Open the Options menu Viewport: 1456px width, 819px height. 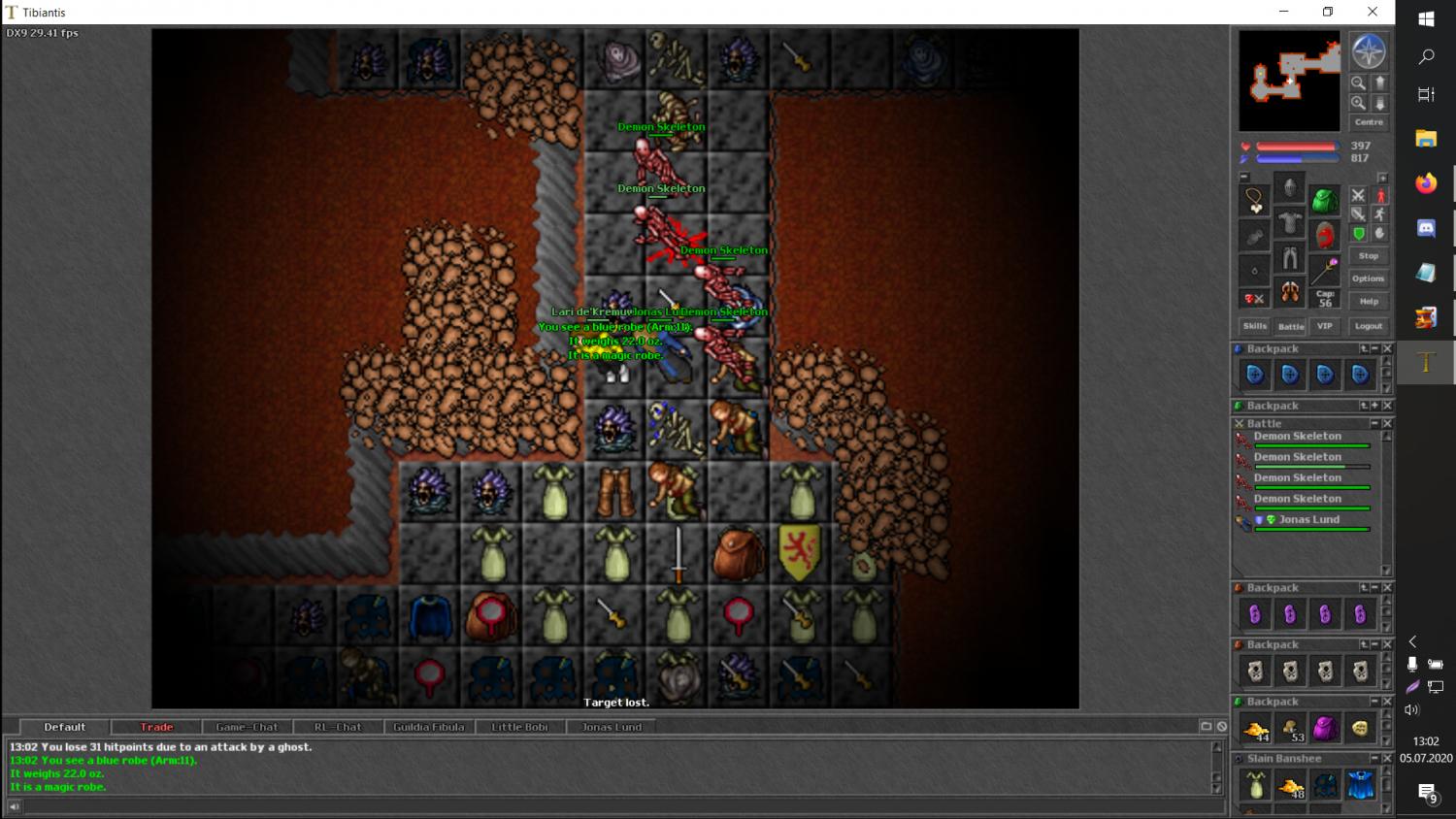pyautogui.click(x=1369, y=278)
